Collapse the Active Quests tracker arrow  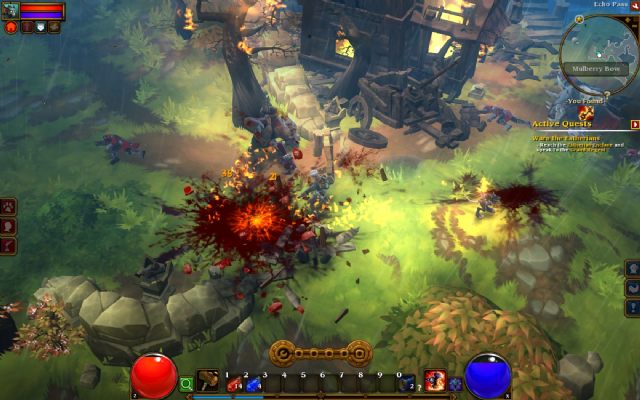tap(635, 124)
